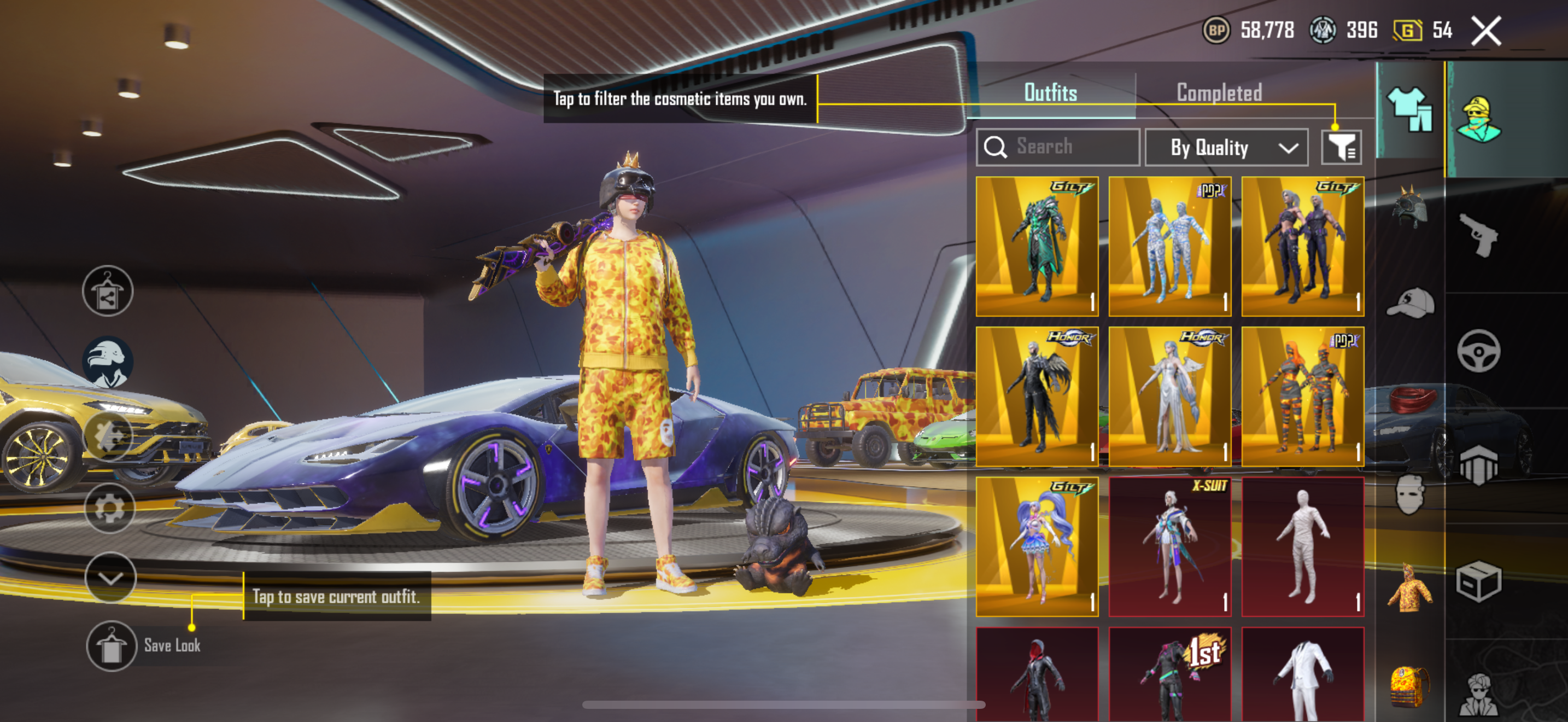
Task: Open the By Quality sort dropdown
Action: point(1226,147)
